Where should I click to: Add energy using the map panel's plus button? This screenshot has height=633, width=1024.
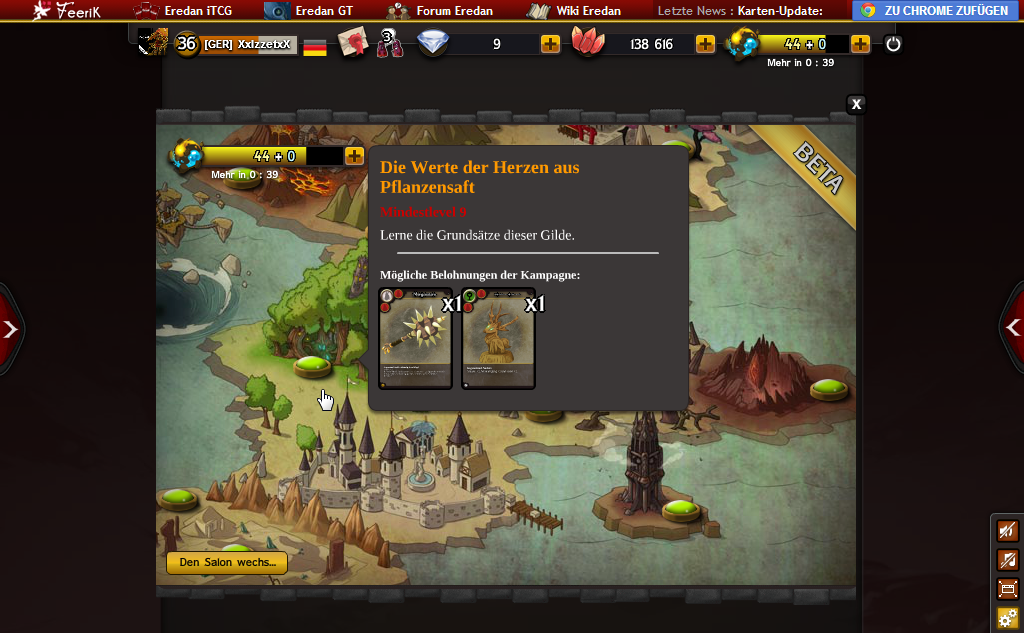pos(354,156)
